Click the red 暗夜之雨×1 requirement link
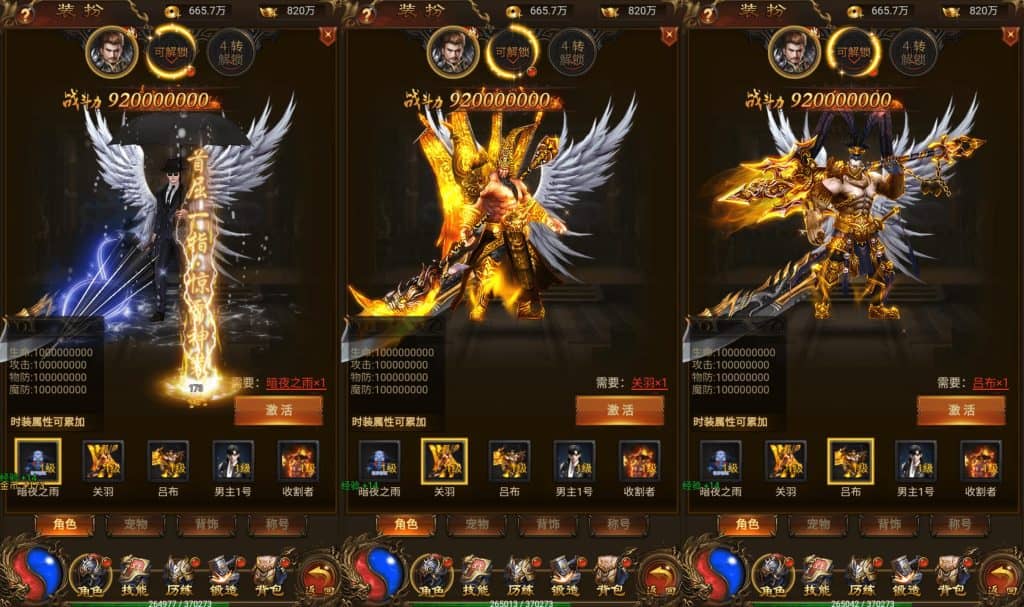The height and width of the screenshot is (607, 1024). [x=294, y=383]
